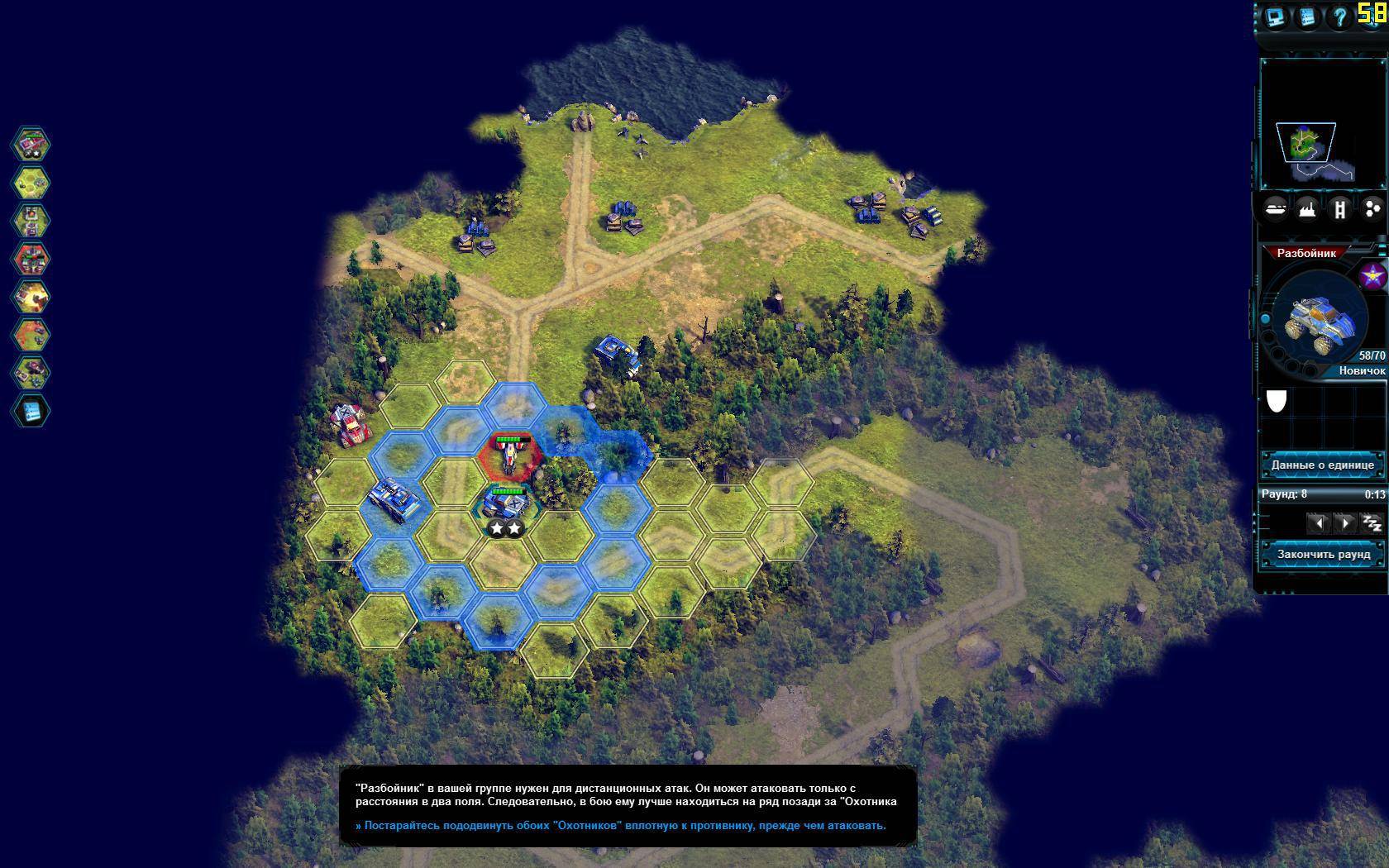Click the "Закончить раунд" end round button
Screen dimensions: 1389x868
click(x=1322, y=554)
